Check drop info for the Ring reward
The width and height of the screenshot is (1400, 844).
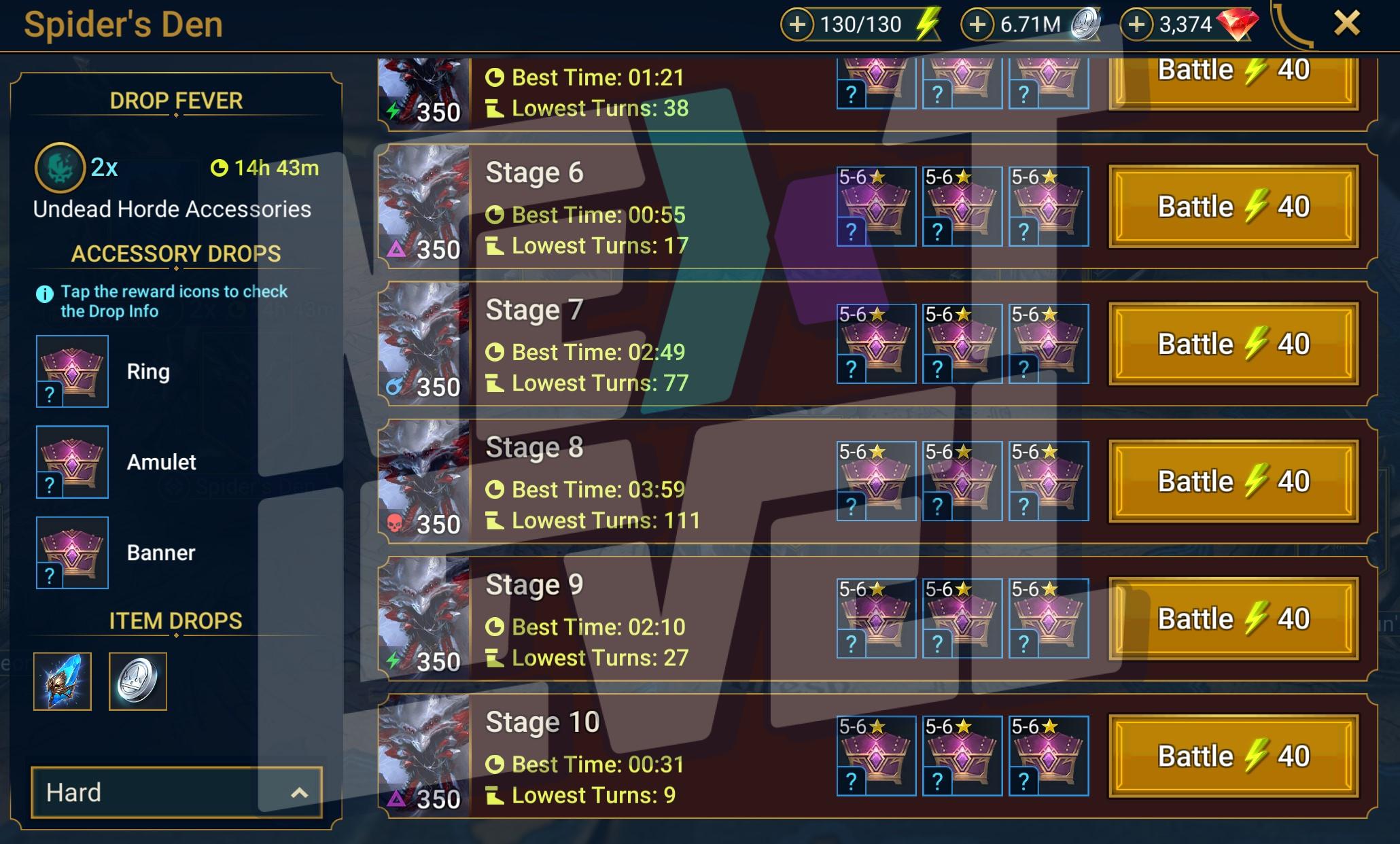[x=72, y=371]
